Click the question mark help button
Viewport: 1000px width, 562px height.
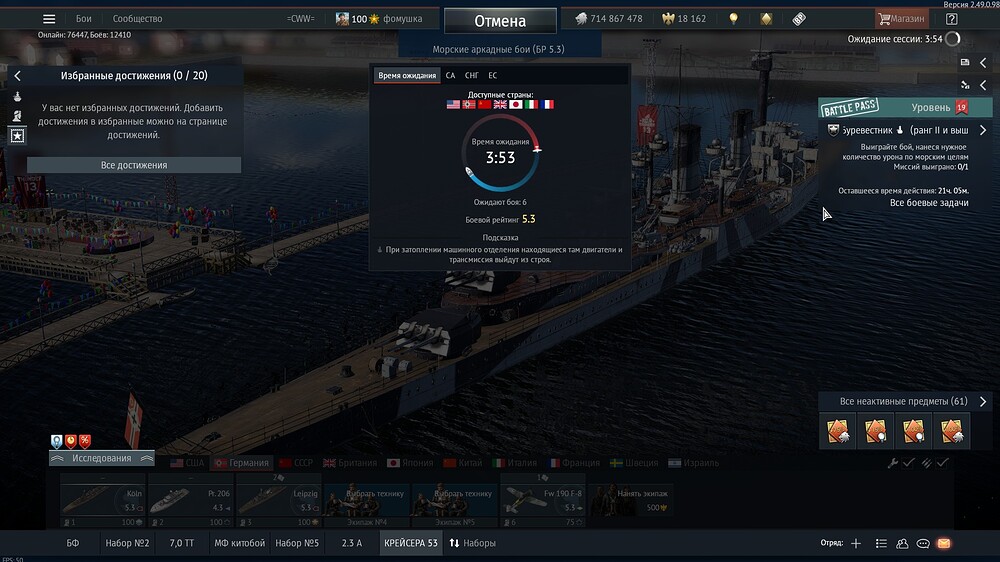(951, 19)
